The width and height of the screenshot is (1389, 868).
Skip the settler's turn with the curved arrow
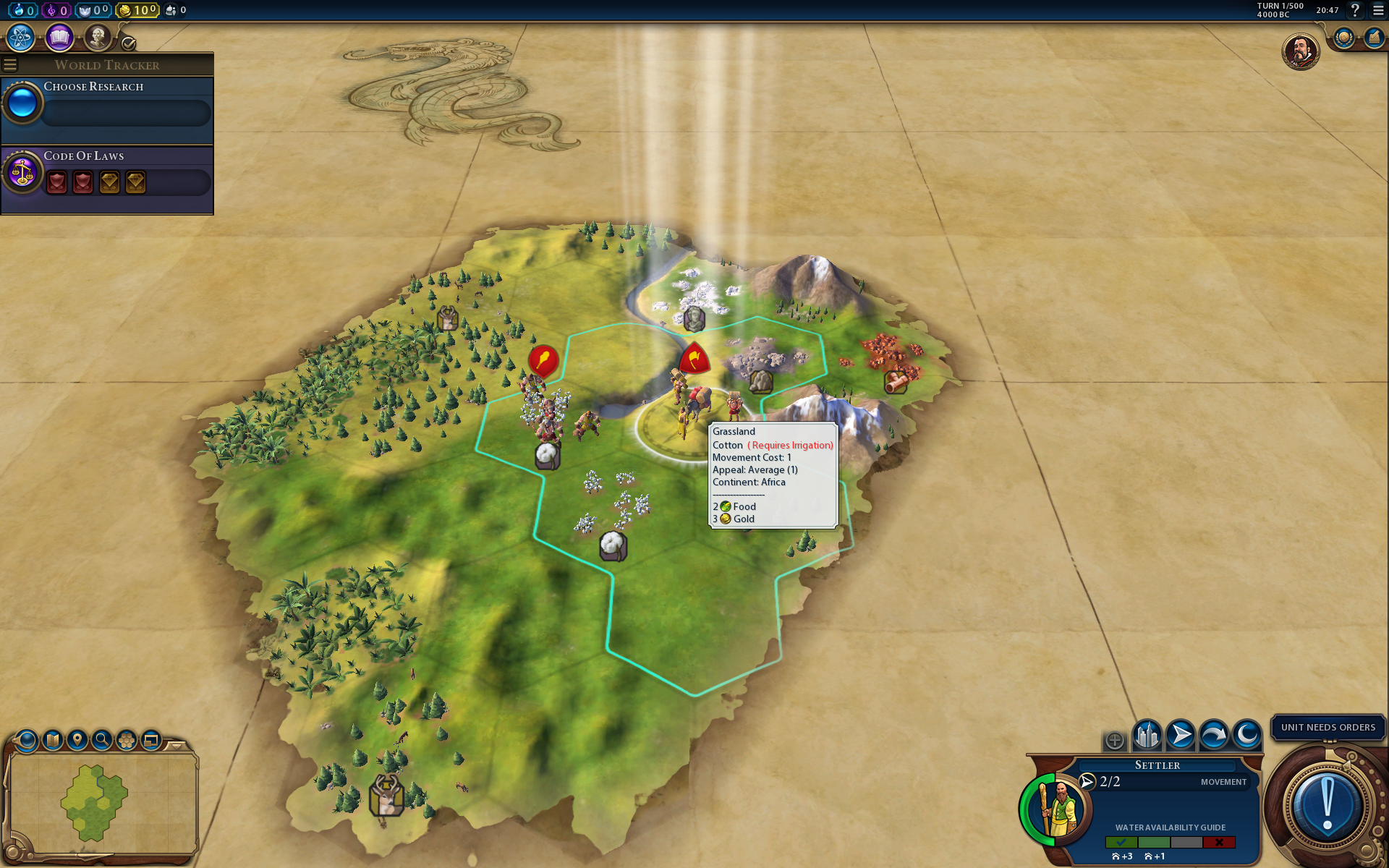click(1213, 736)
